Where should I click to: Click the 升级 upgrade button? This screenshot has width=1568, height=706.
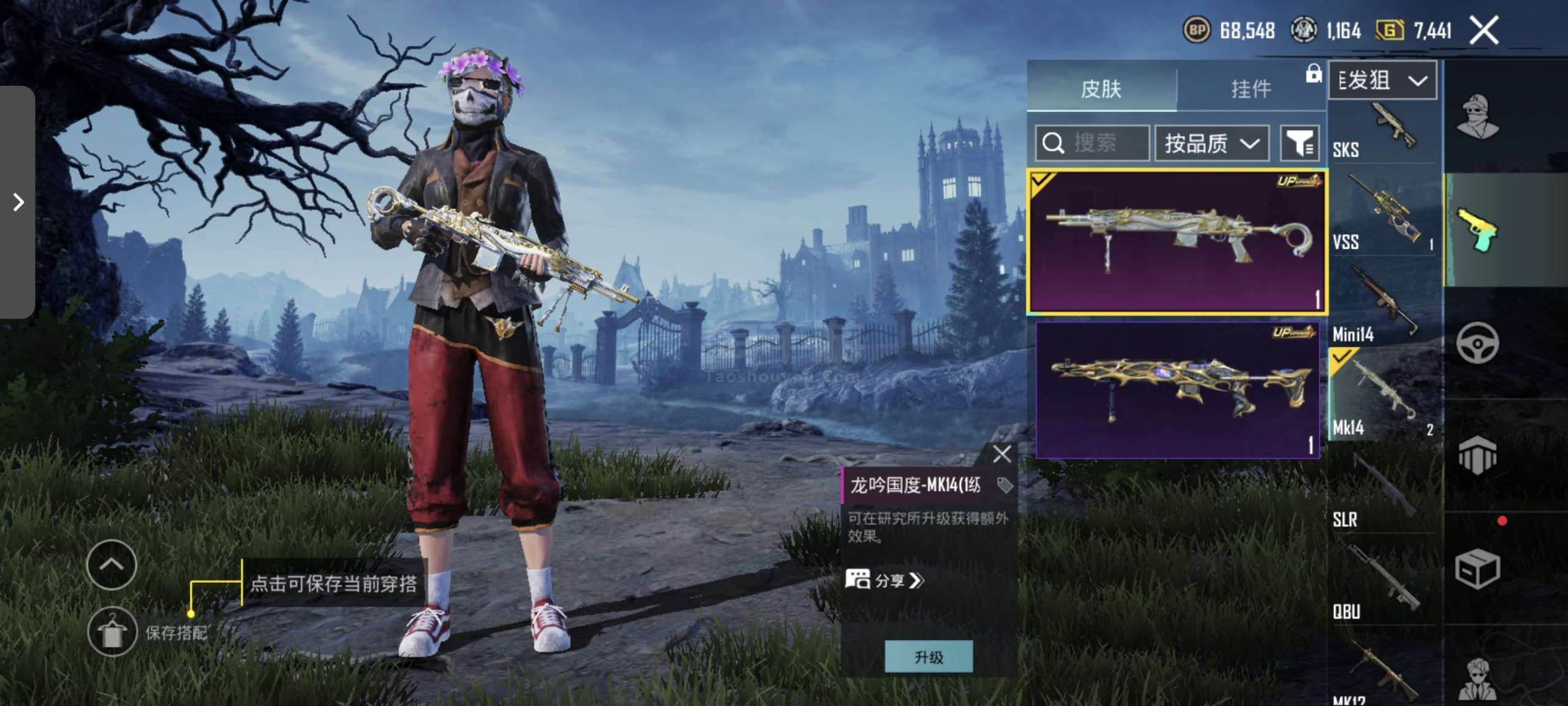tap(929, 657)
